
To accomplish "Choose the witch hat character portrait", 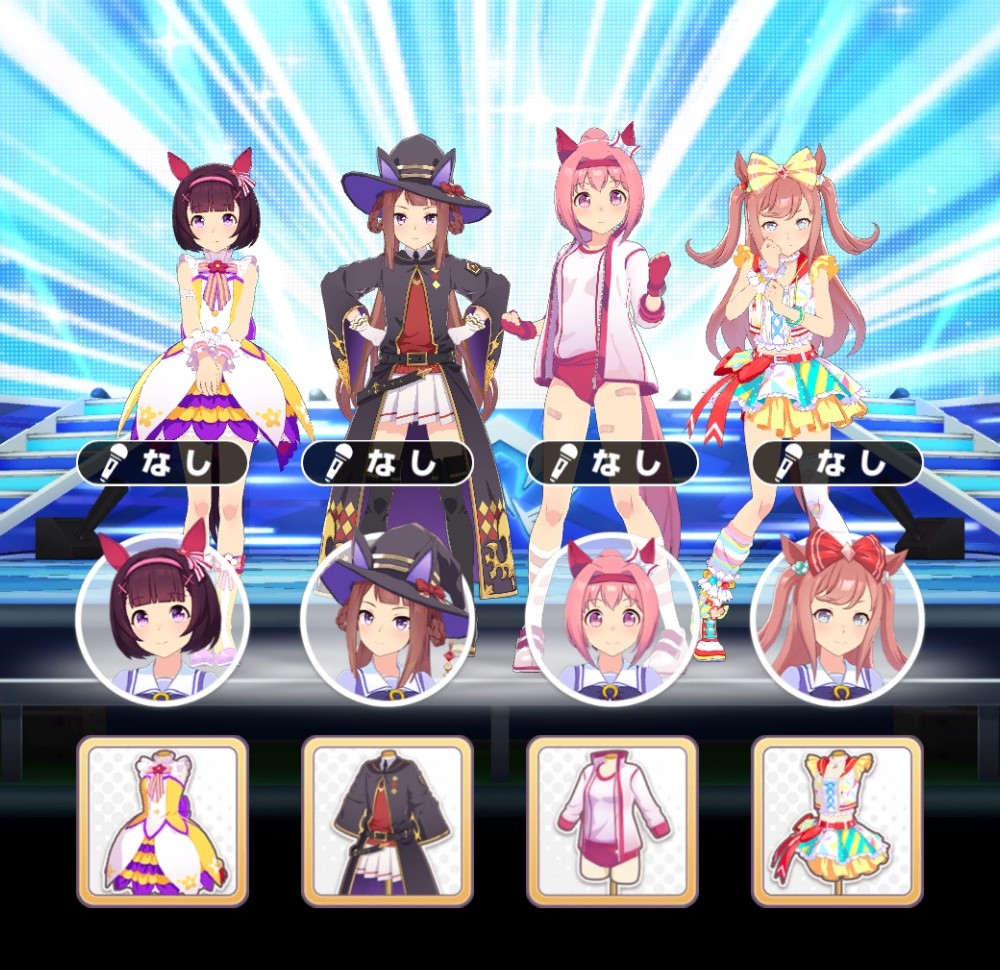I will (x=387, y=618).
